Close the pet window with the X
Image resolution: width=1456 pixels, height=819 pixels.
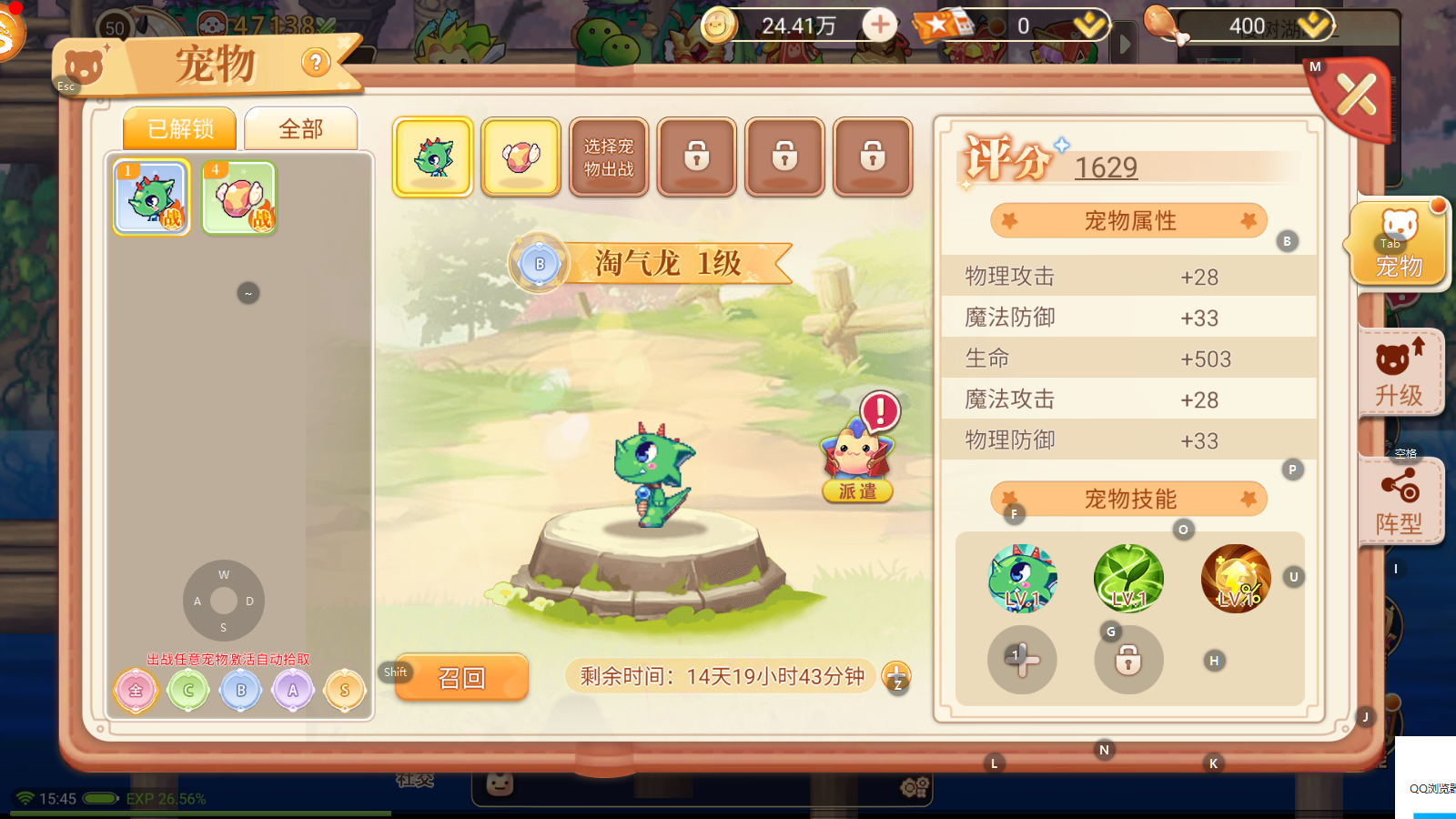(1356, 95)
